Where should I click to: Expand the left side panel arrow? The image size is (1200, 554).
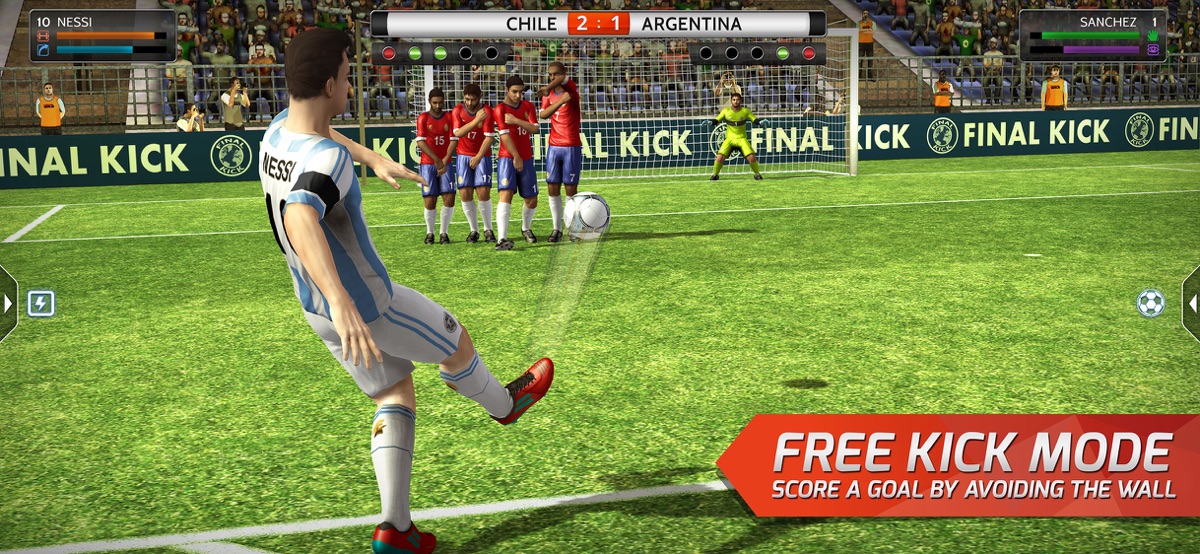(7, 303)
